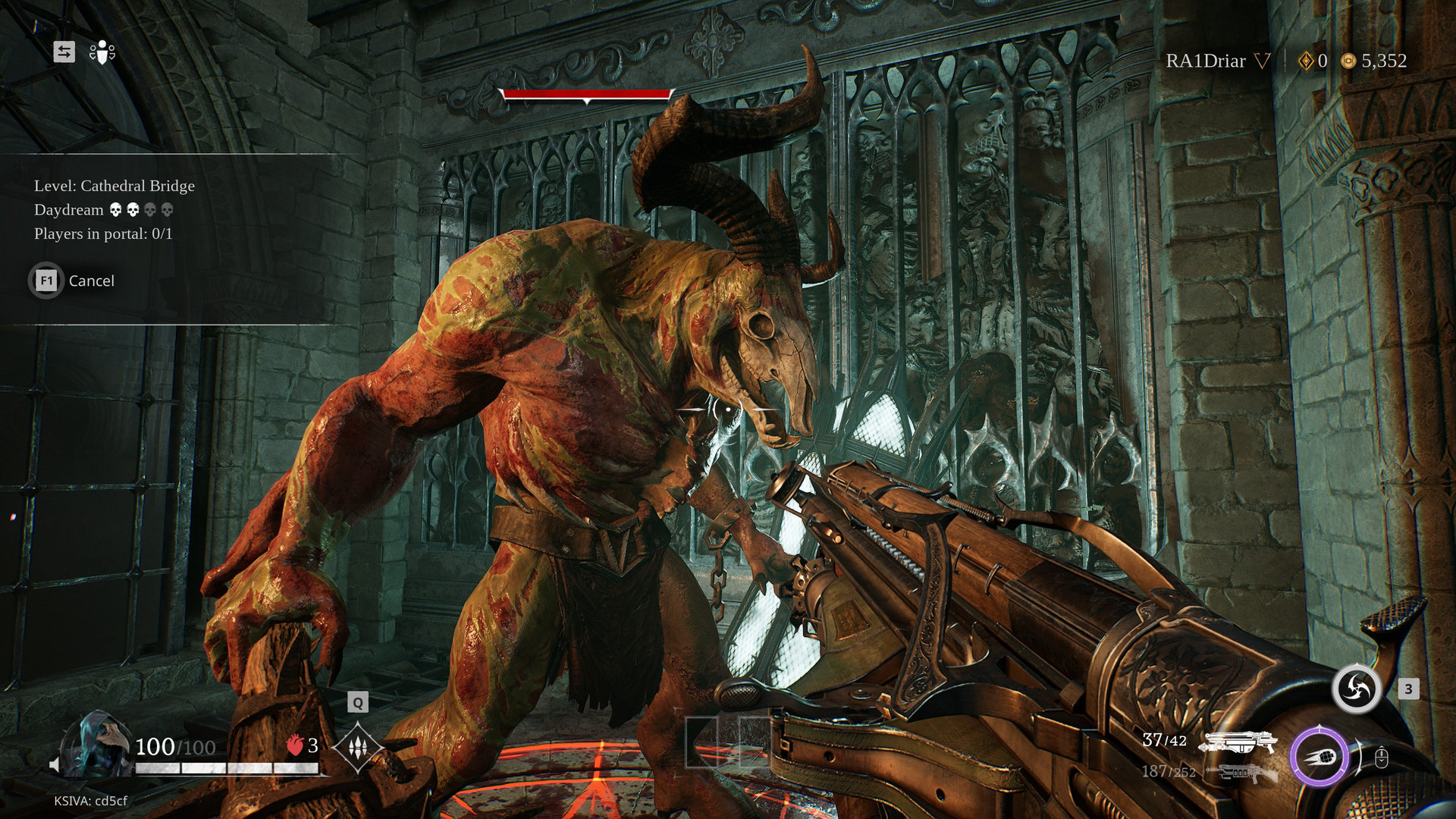Click the orange diamond currency icon
Image resolution: width=1456 pixels, height=819 pixels.
(1306, 61)
